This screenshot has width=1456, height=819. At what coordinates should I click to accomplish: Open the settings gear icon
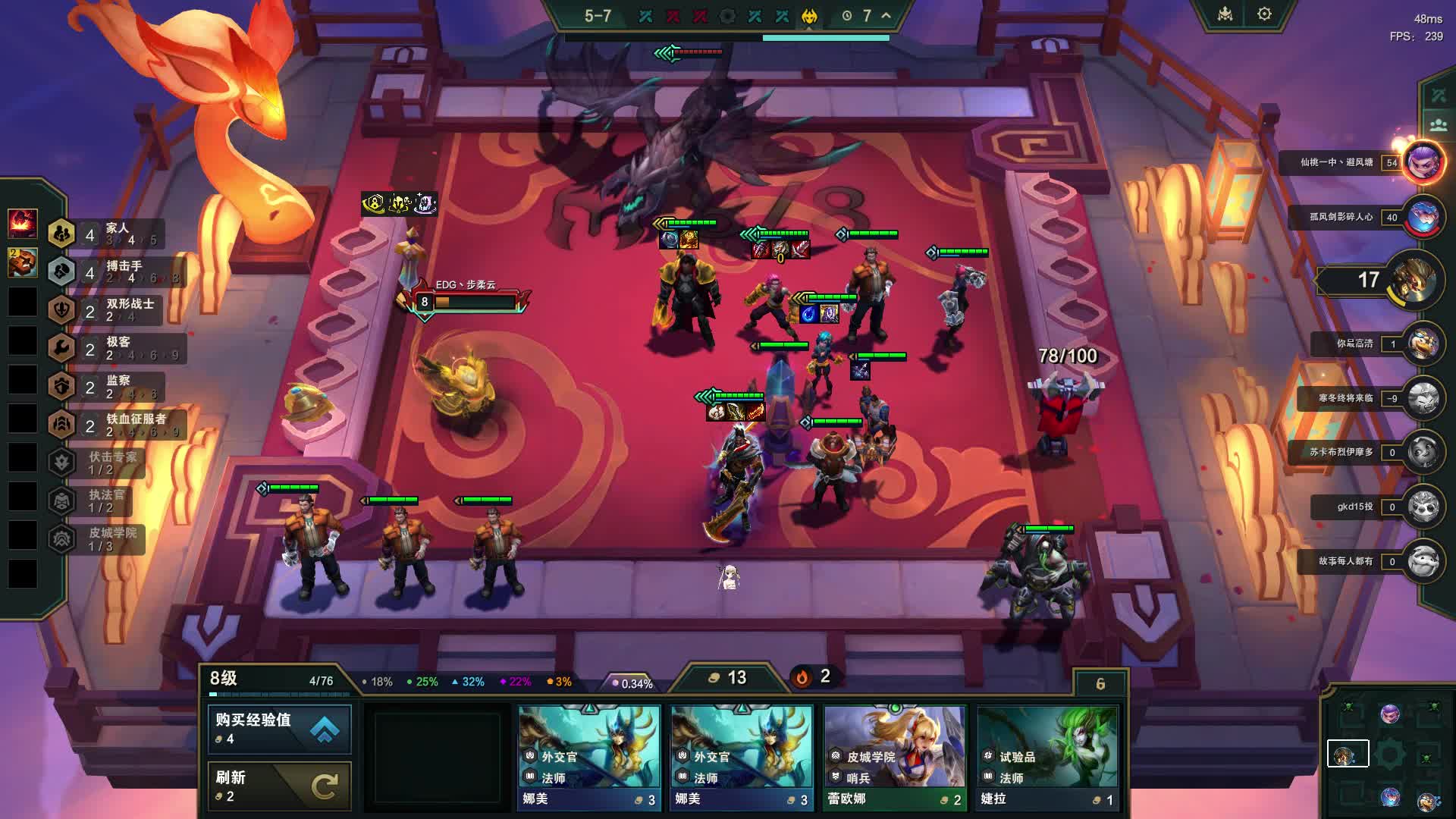tap(1264, 14)
